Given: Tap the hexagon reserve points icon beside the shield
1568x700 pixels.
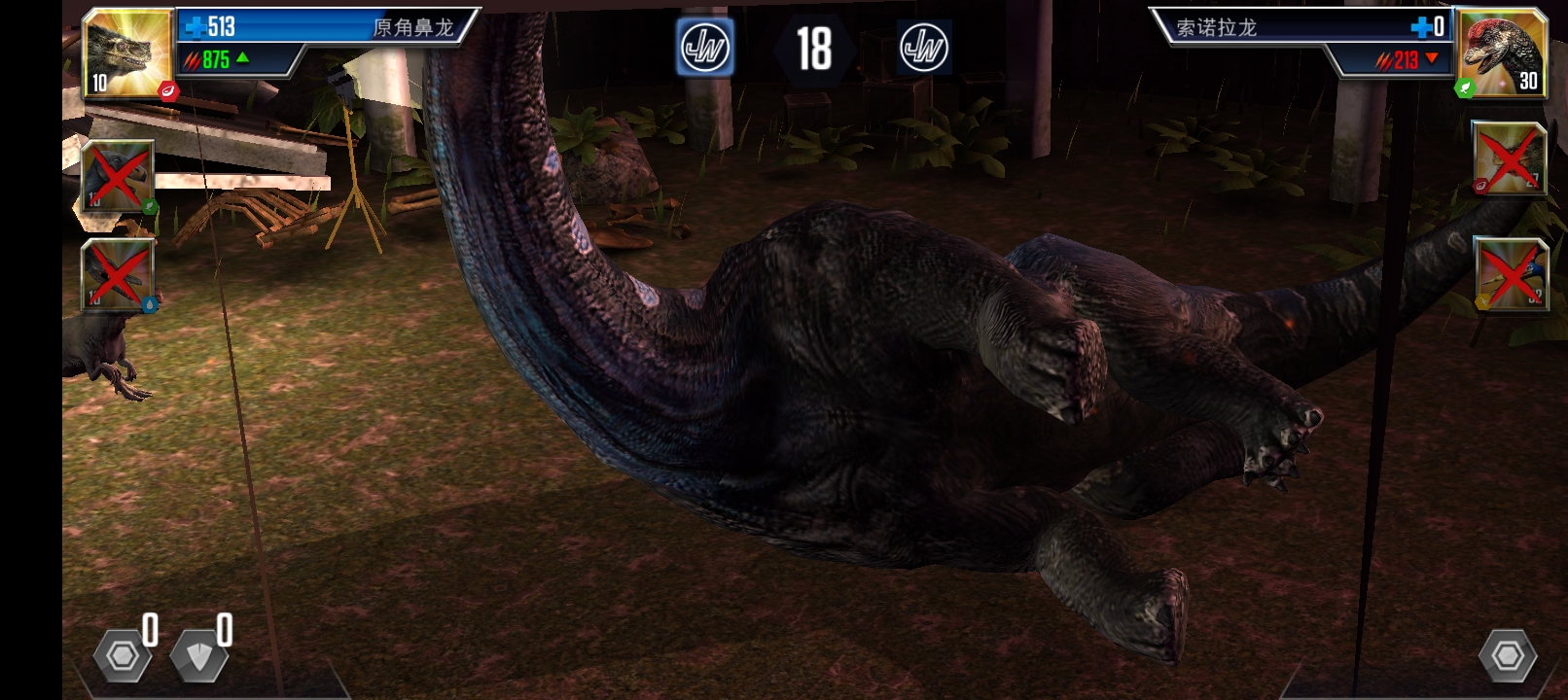Looking at the screenshot, I should point(123,656).
